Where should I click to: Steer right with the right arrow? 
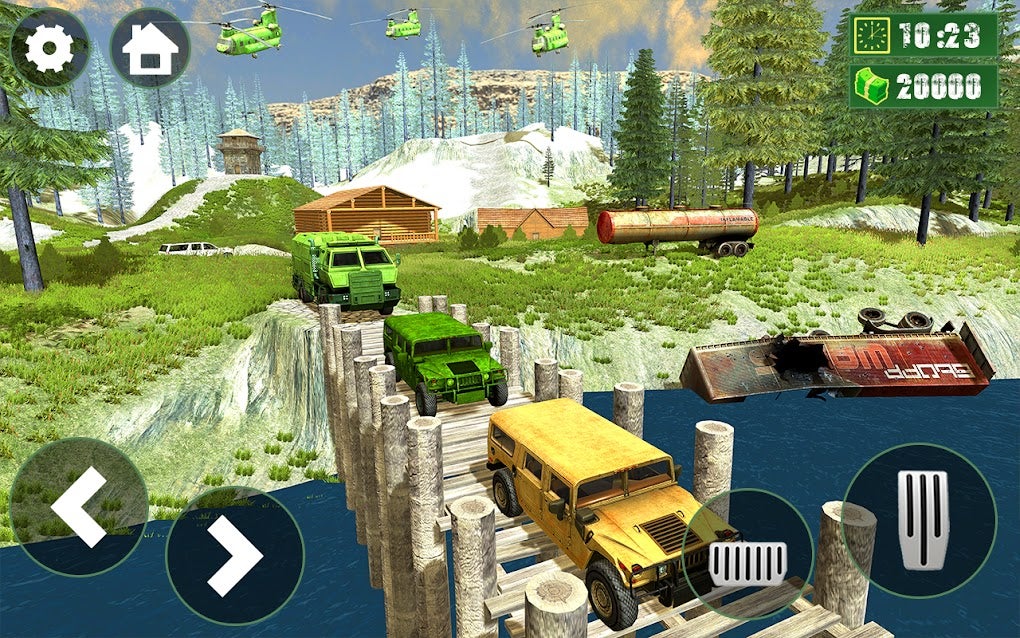tap(235, 557)
